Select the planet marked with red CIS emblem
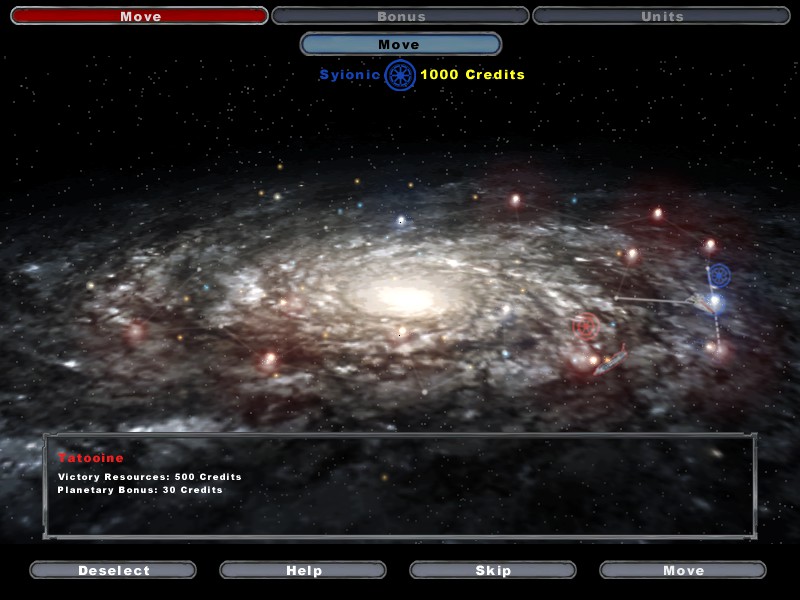 (x=586, y=326)
